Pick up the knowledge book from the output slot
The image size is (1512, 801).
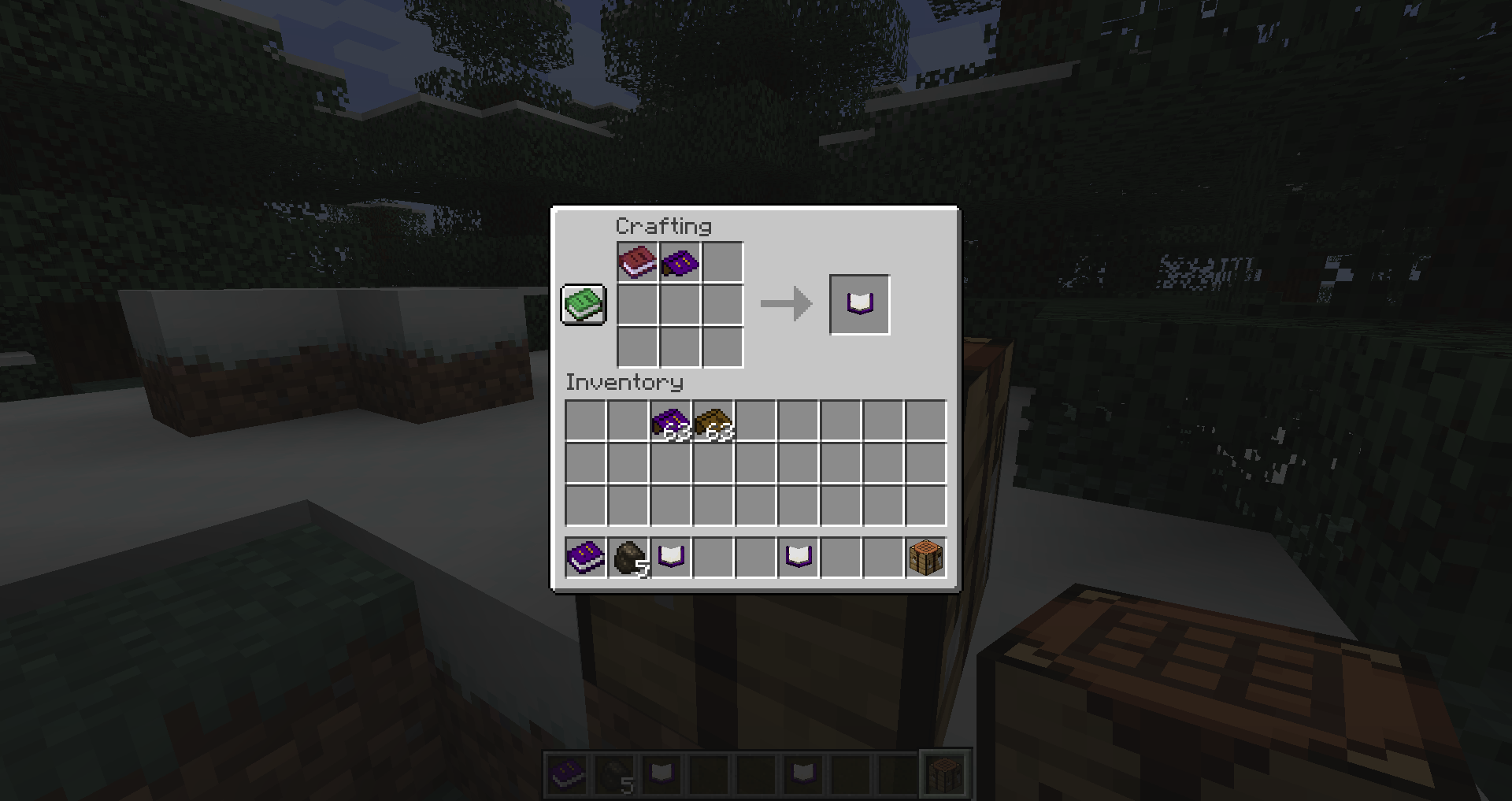(x=859, y=304)
